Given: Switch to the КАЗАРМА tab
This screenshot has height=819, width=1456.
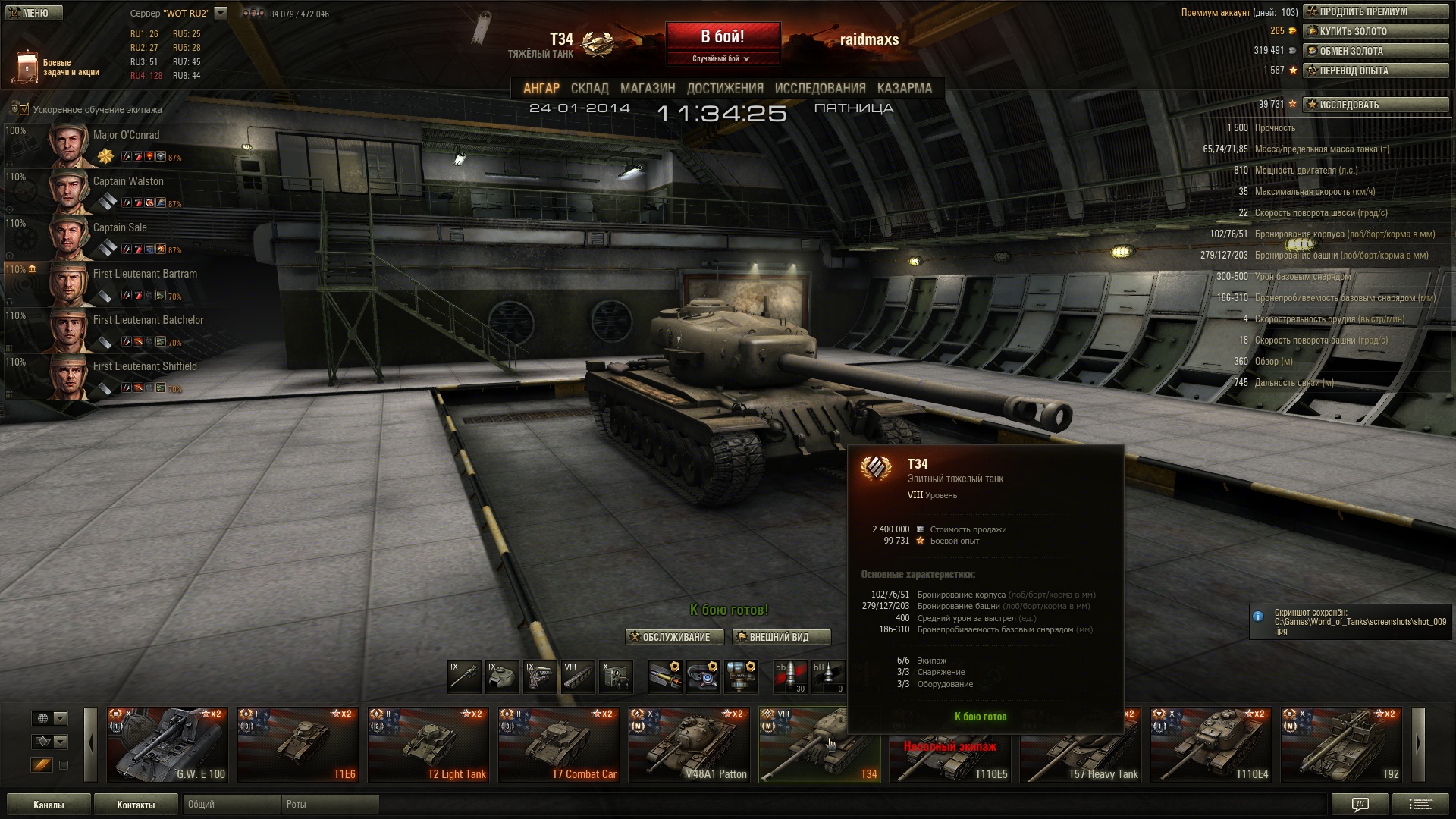Looking at the screenshot, I should [904, 89].
